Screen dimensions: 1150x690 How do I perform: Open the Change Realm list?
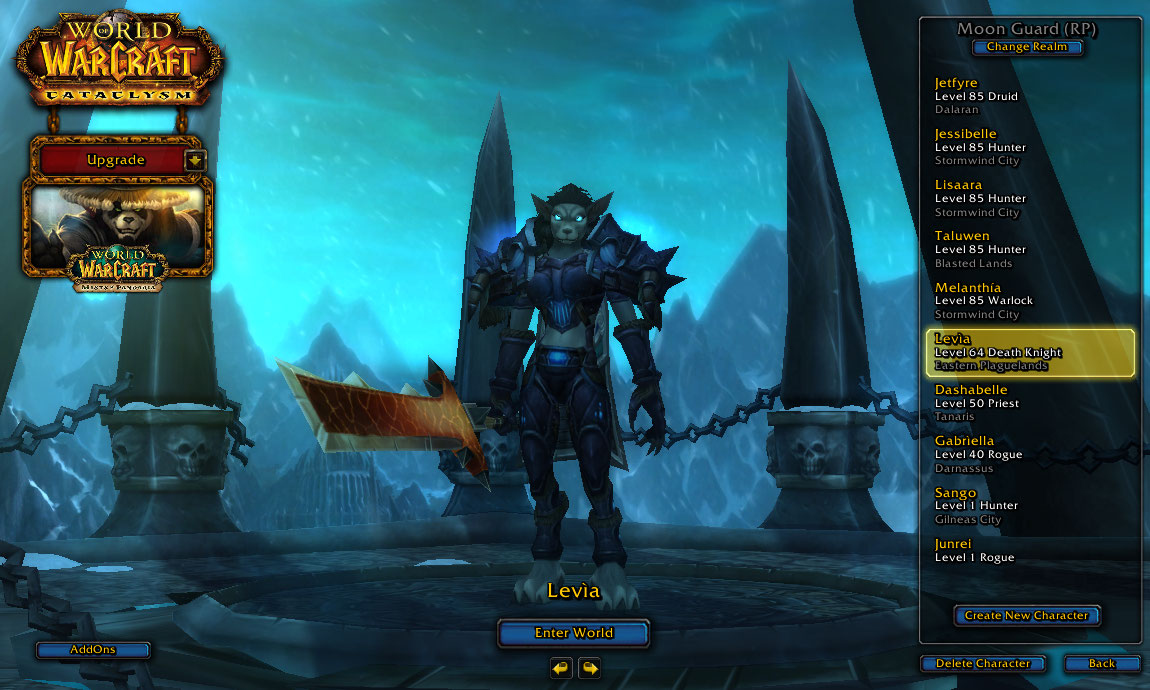[1027, 47]
